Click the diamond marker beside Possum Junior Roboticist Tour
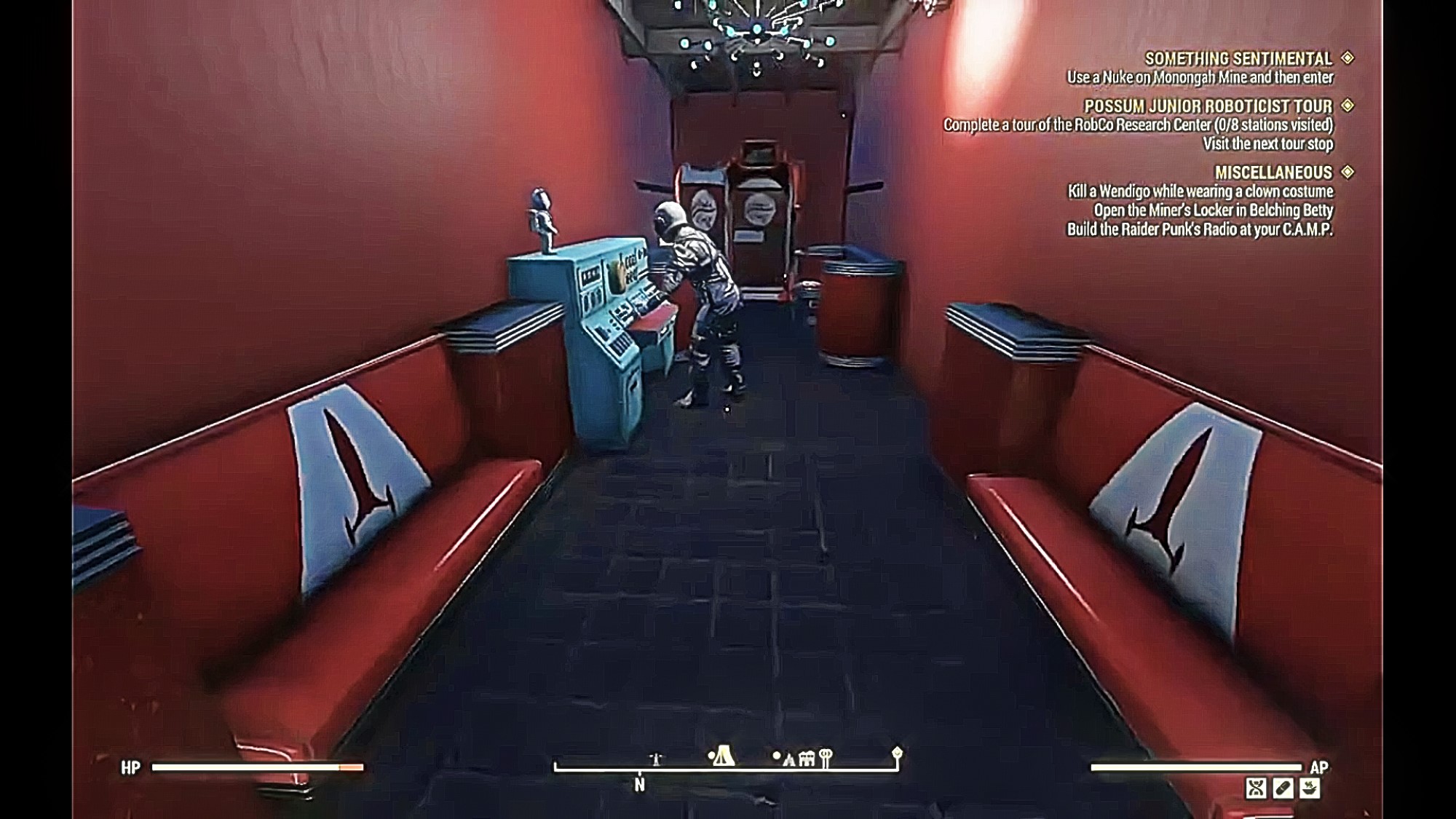Viewport: 1456px width, 819px height. coord(1348,106)
